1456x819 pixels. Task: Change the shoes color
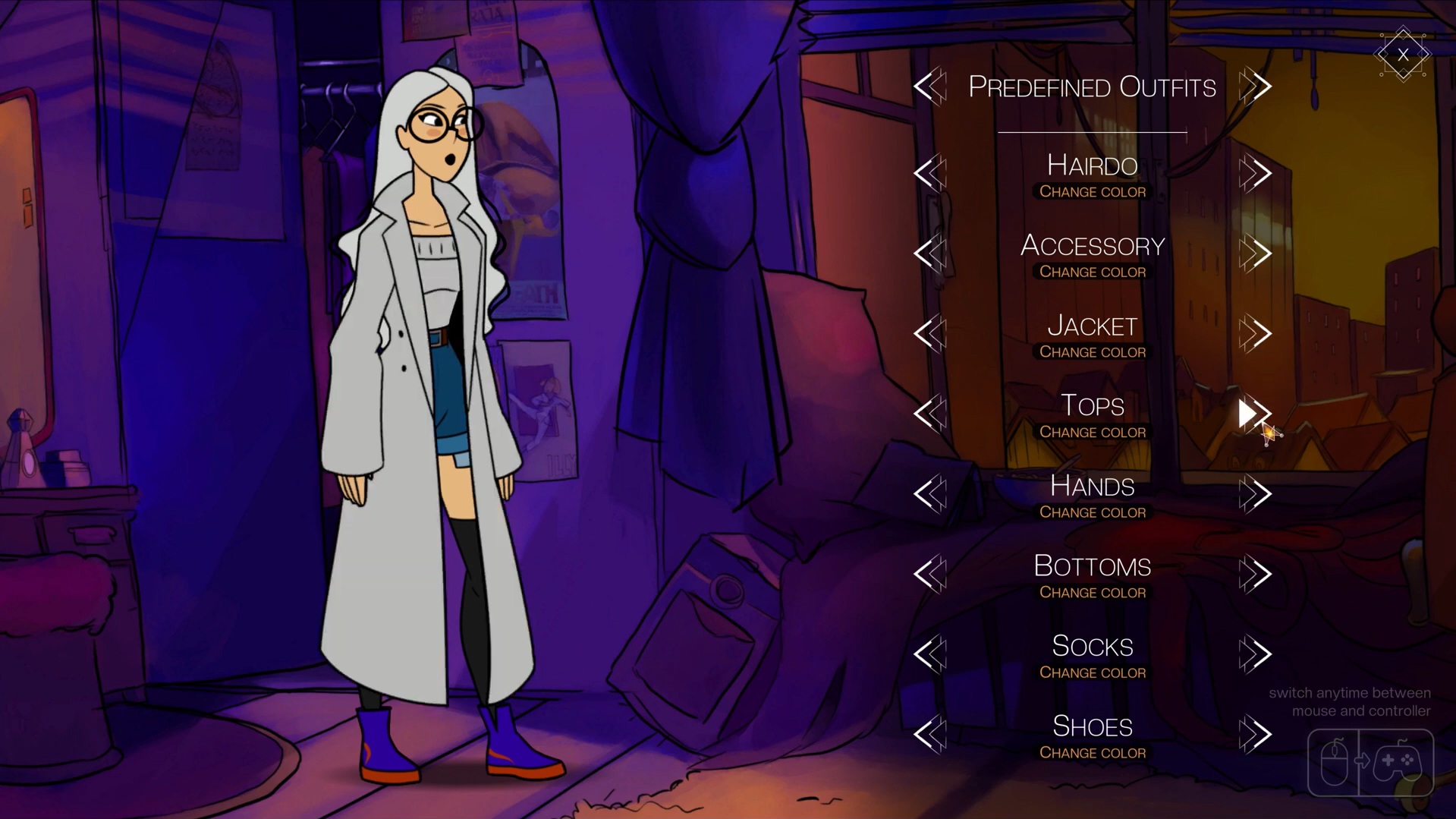1092,753
